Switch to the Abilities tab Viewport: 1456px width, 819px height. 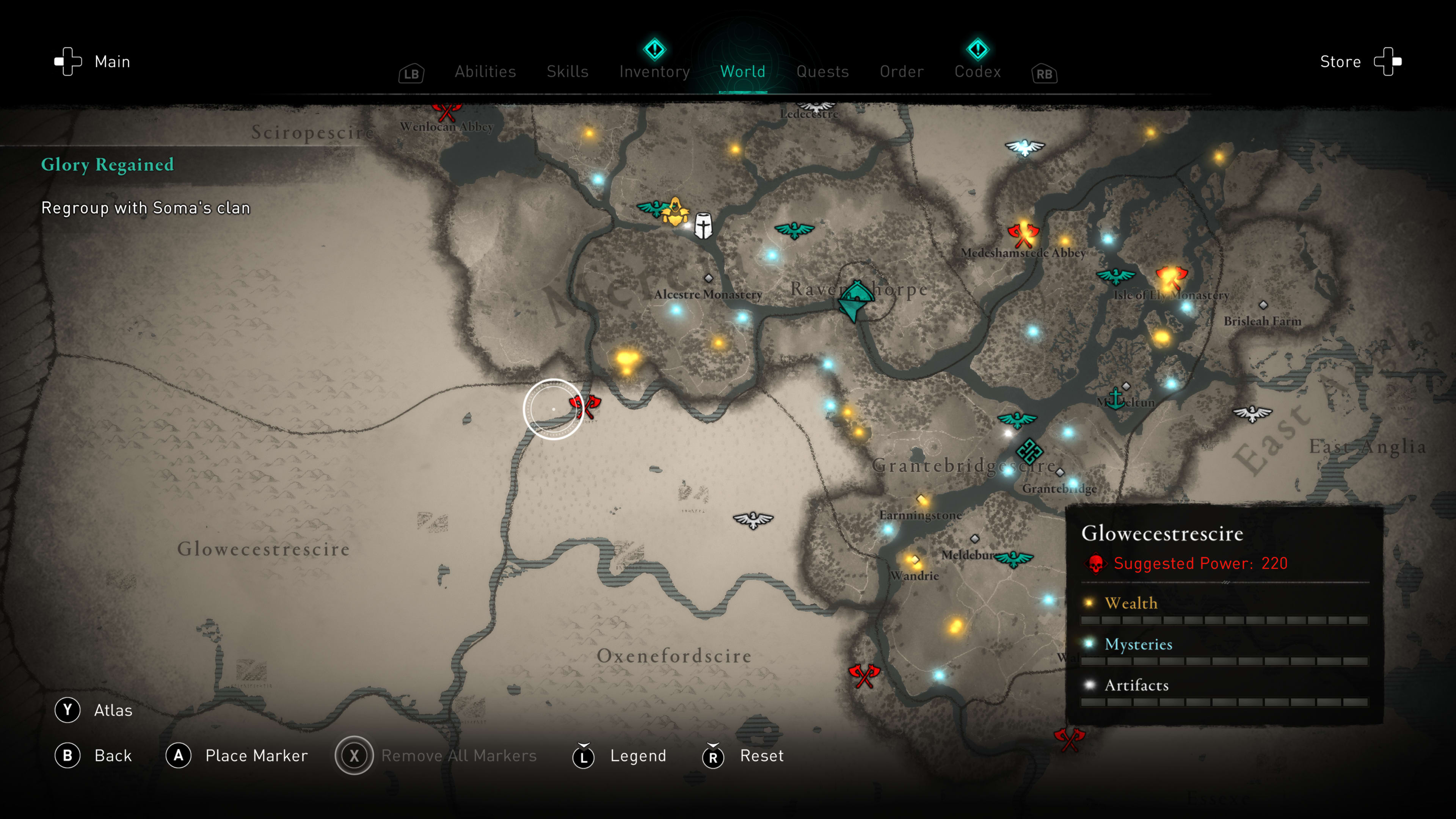point(485,72)
